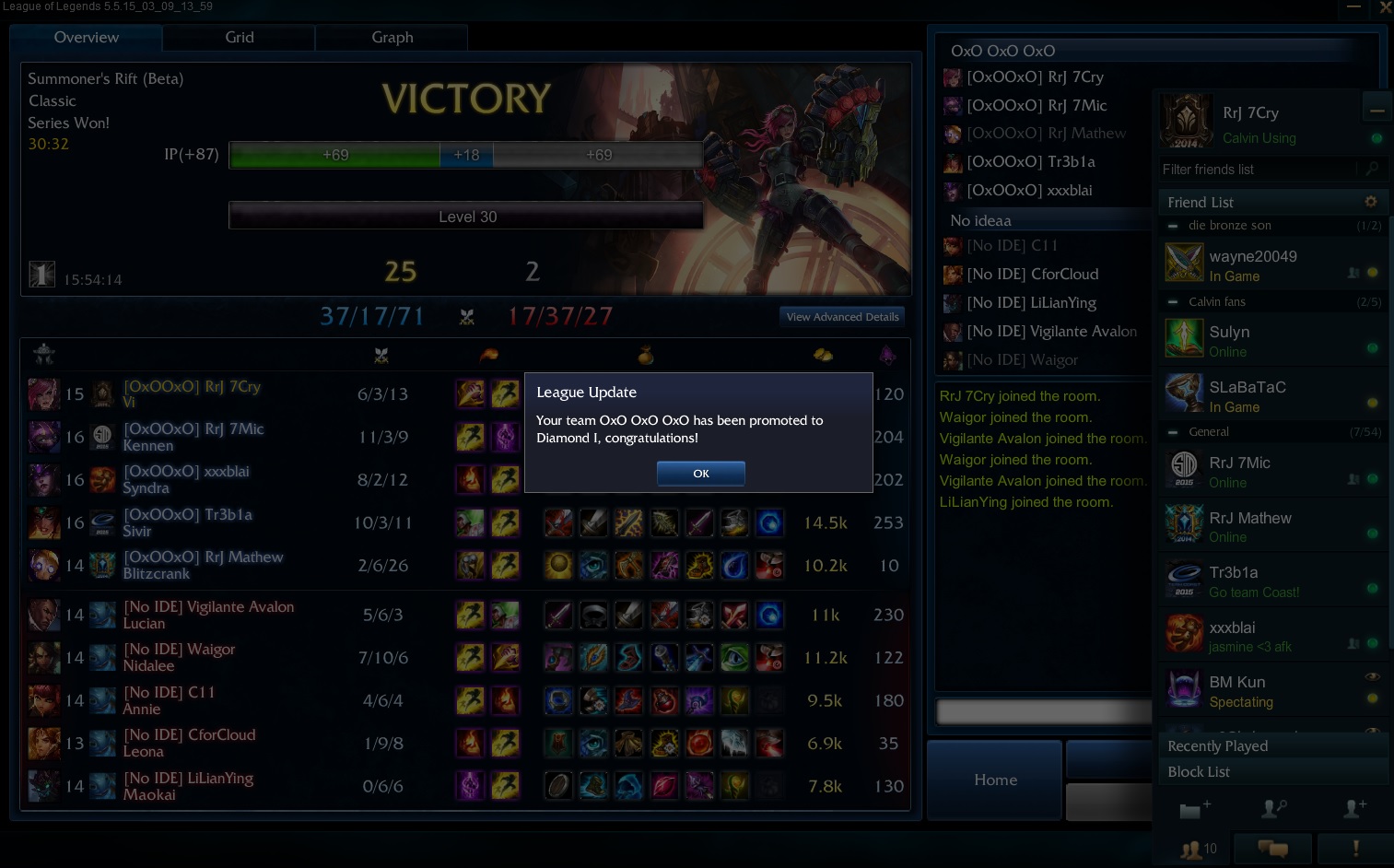Click the Filter friends list field
Screen dimensions: 1394x868
pyautogui.click(x=1258, y=170)
